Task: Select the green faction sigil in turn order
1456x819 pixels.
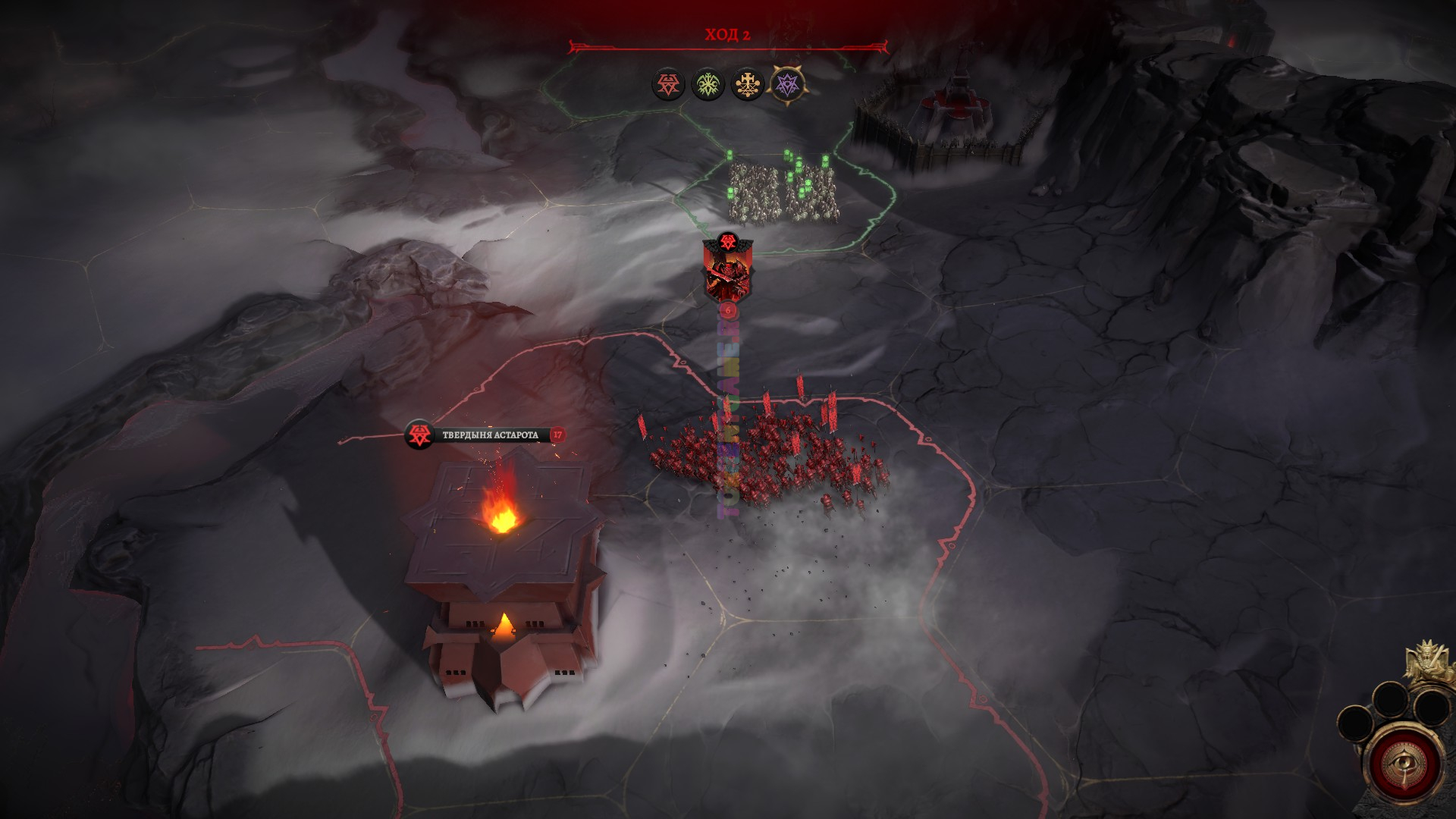Action: [708, 84]
